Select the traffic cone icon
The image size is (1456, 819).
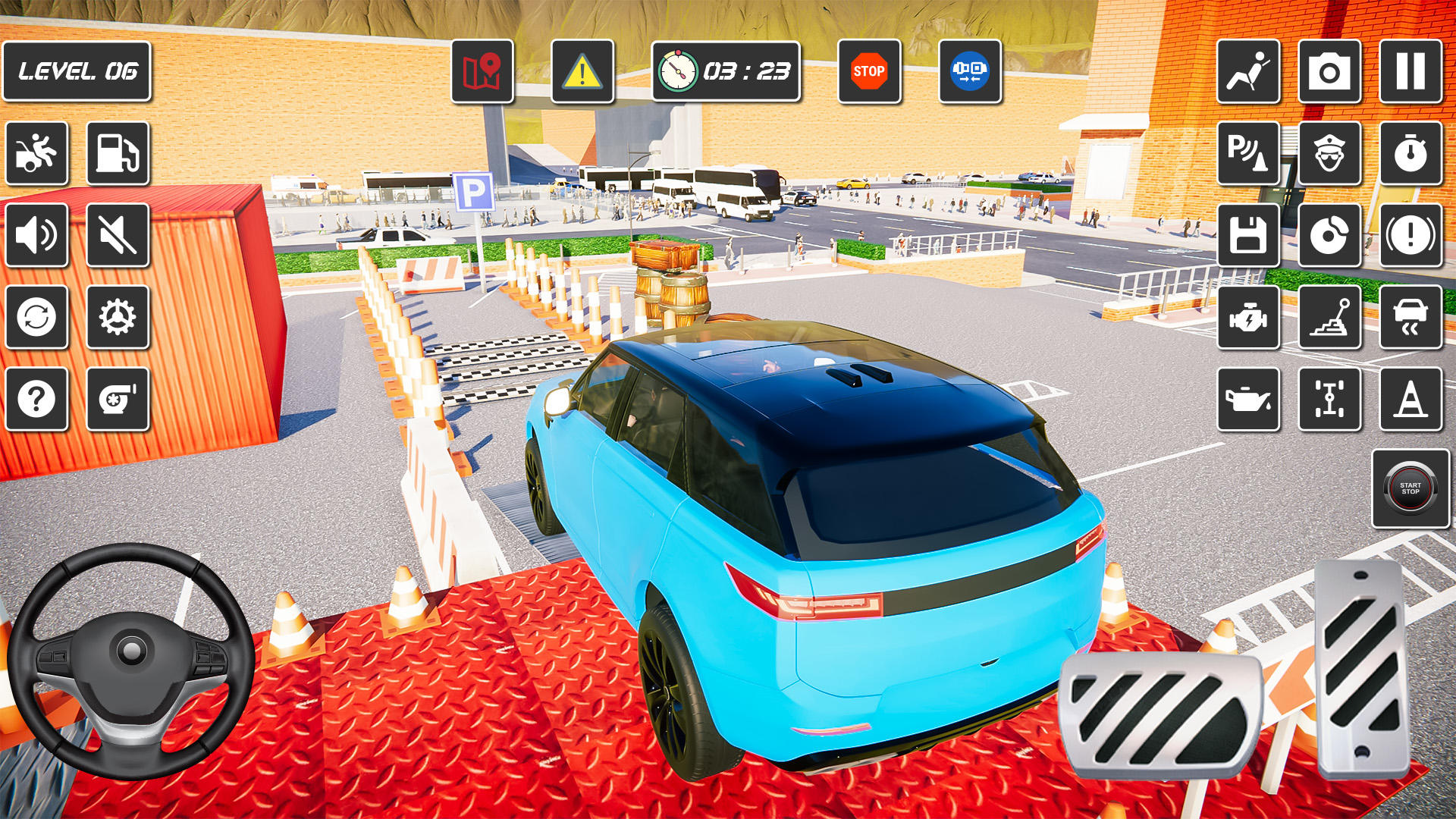click(1412, 400)
